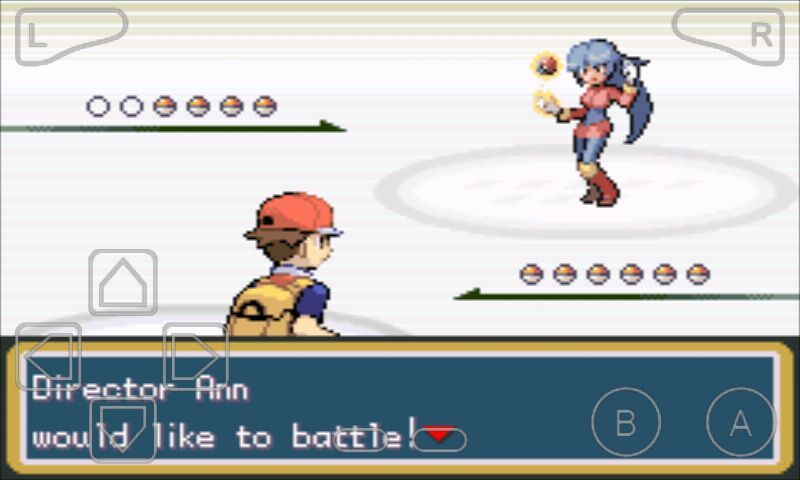Tap the D-pad down arrow
The image size is (800, 480).
pyautogui.click(x=123, y=430)
